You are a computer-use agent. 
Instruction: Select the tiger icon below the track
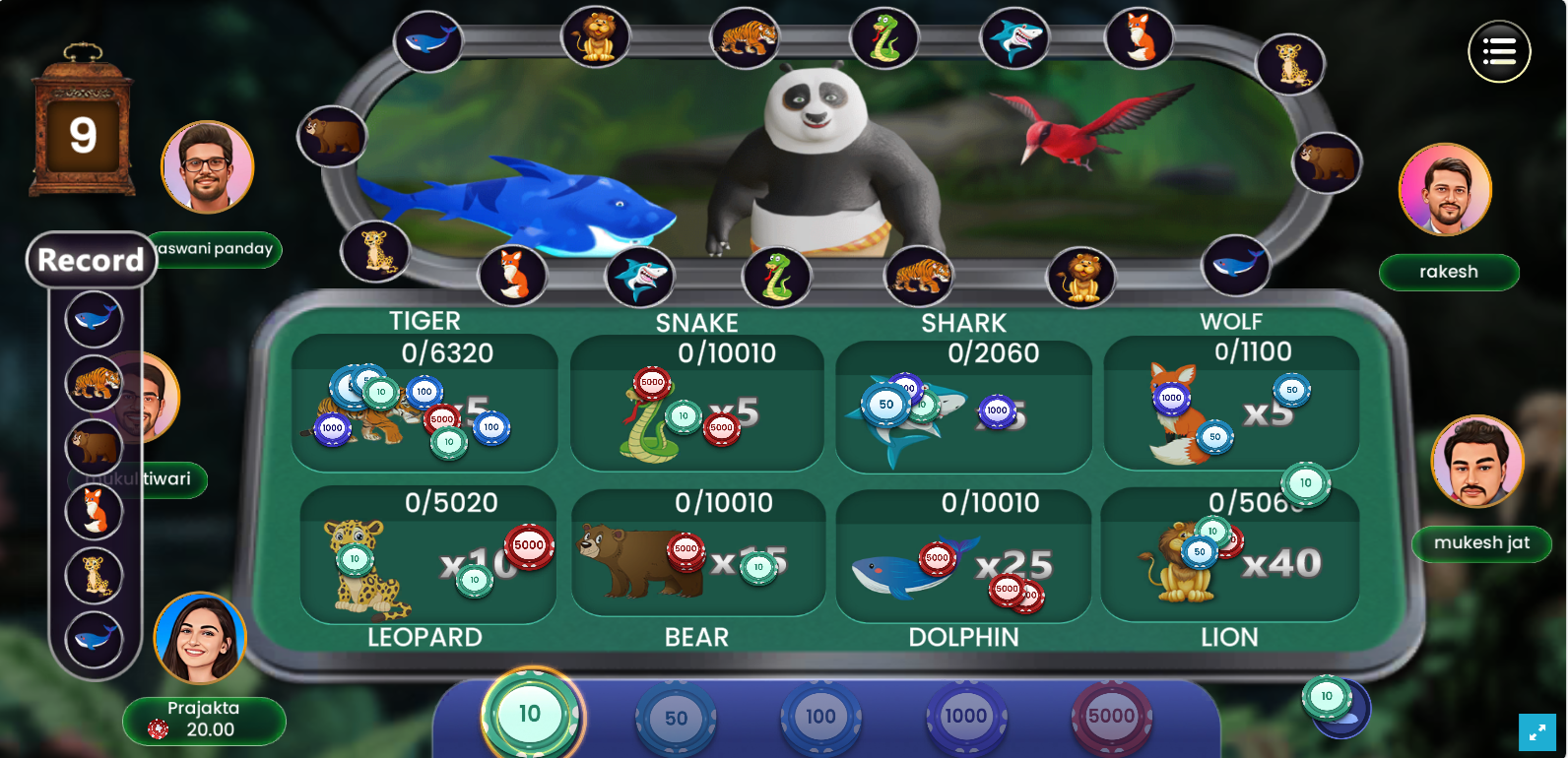pyautogui.click(x=916, y=278)
